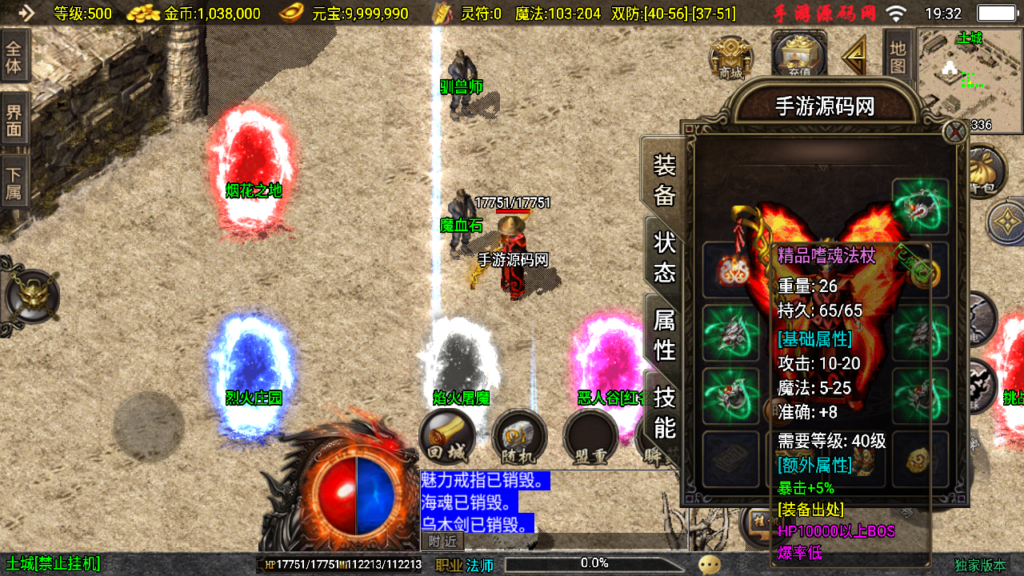Viewport: 1024px width, 576px height.
Task: Open the 地图 map button
Action: tap(897, 57)
